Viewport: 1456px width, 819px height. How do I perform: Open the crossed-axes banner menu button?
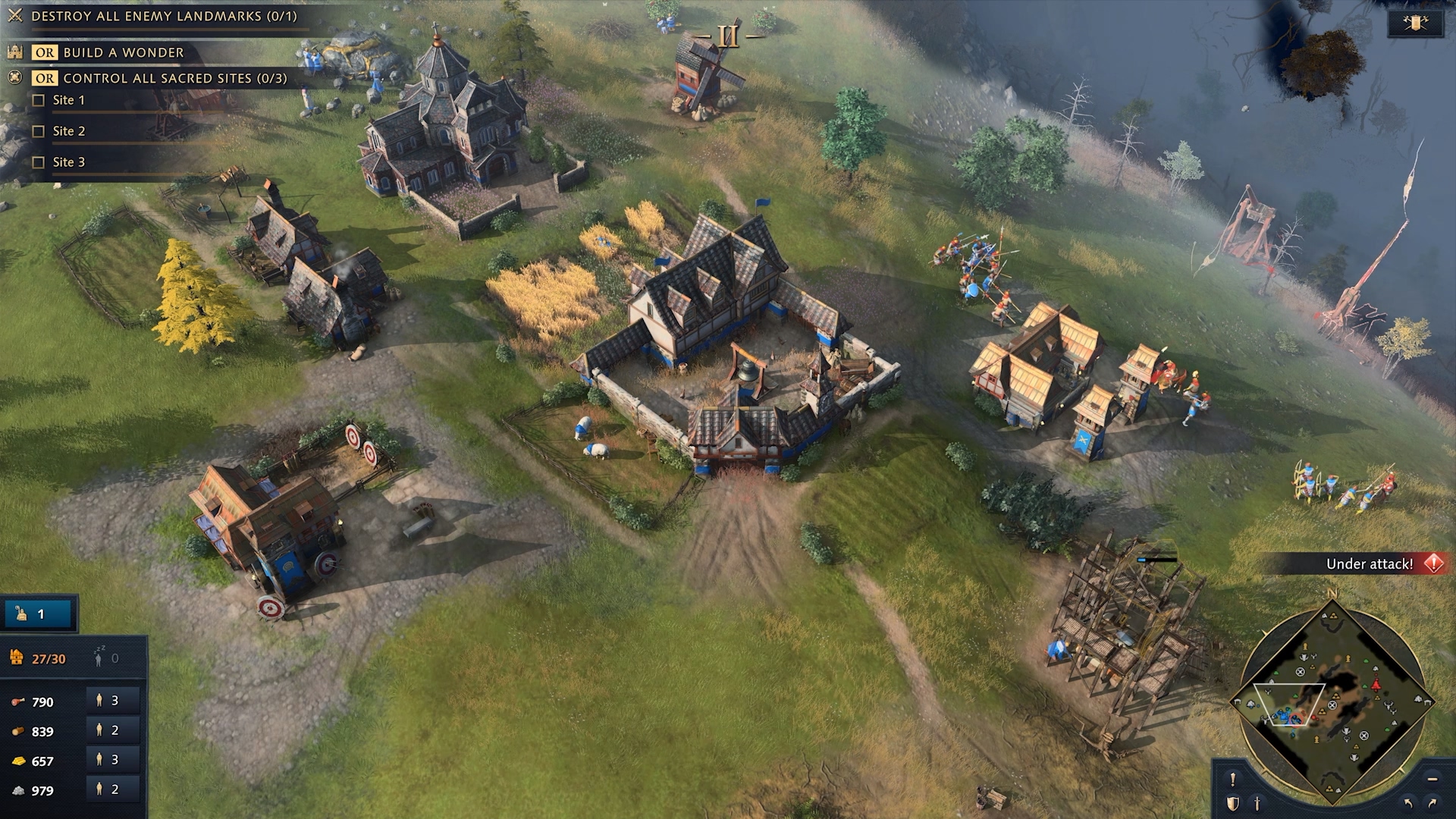click(1415, 23)
